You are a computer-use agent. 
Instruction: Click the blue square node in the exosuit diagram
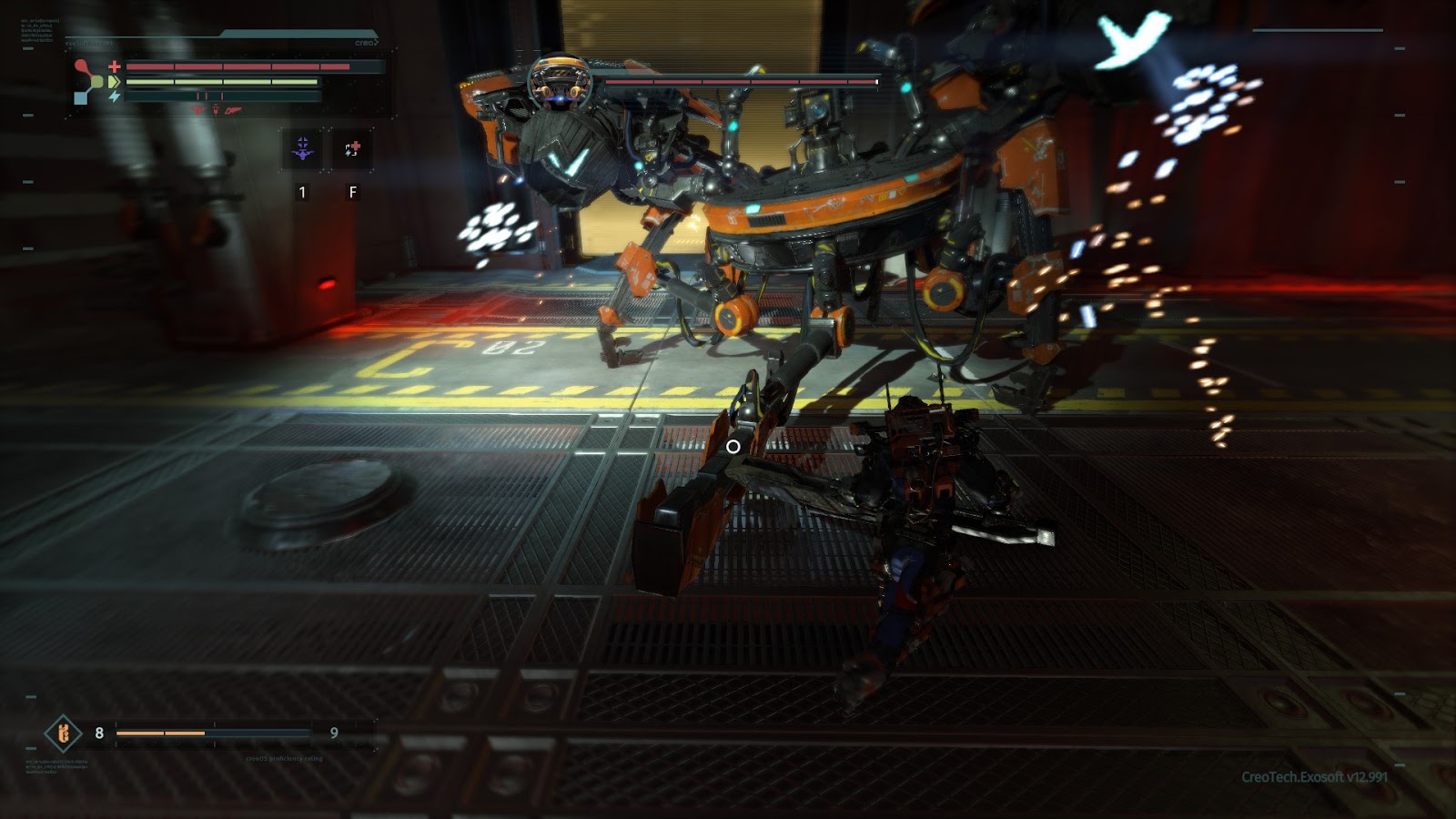click(x=80, y=97)
